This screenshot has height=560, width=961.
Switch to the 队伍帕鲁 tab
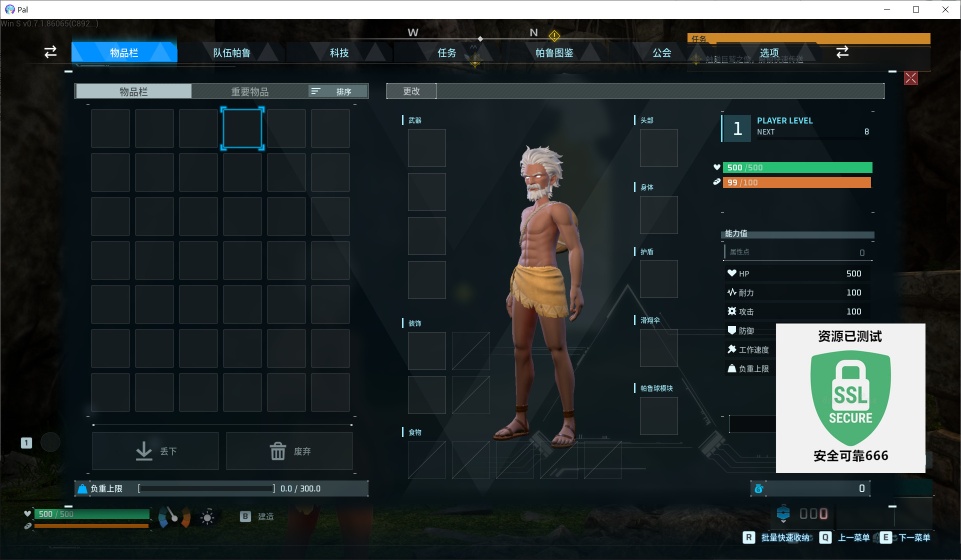tap(231, 52)
